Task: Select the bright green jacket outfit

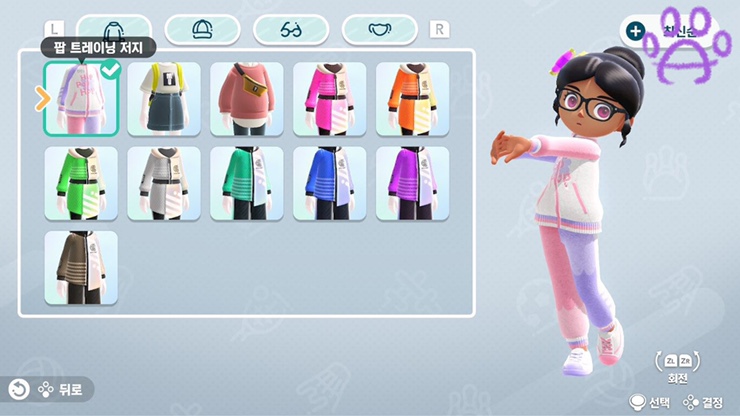Action: click(81, 184)
